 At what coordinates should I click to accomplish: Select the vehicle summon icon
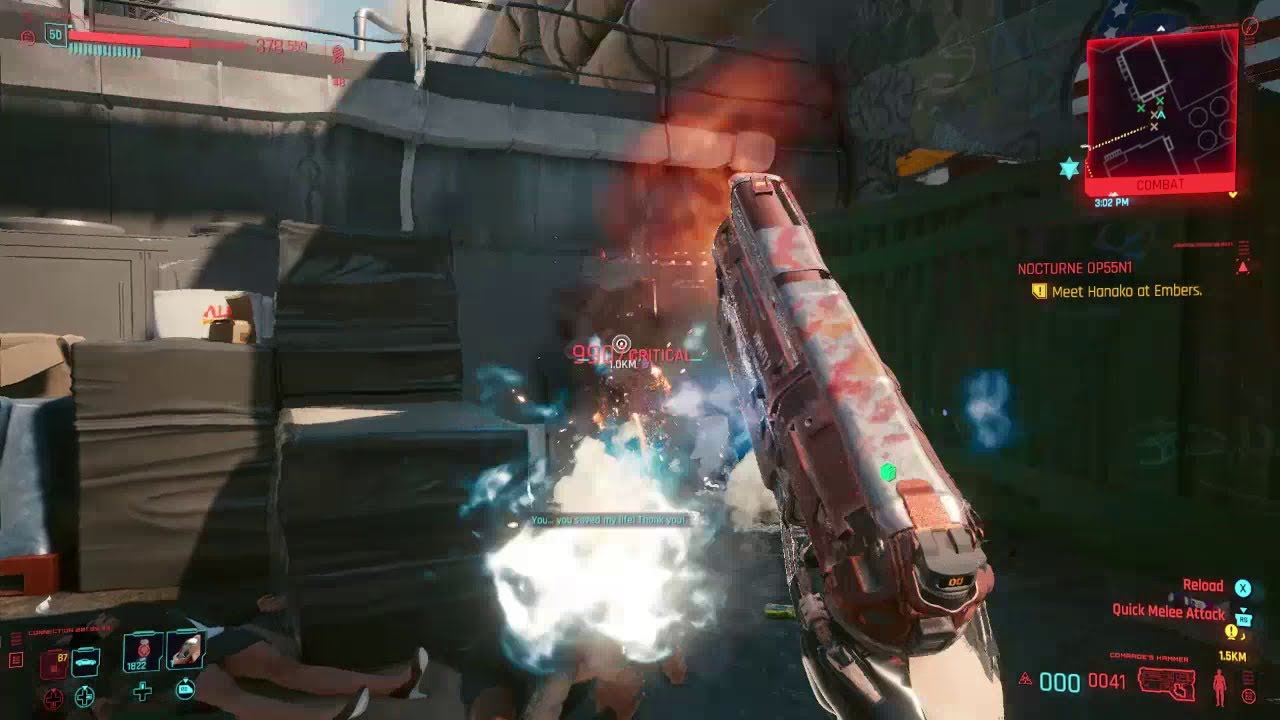point(85,661)
